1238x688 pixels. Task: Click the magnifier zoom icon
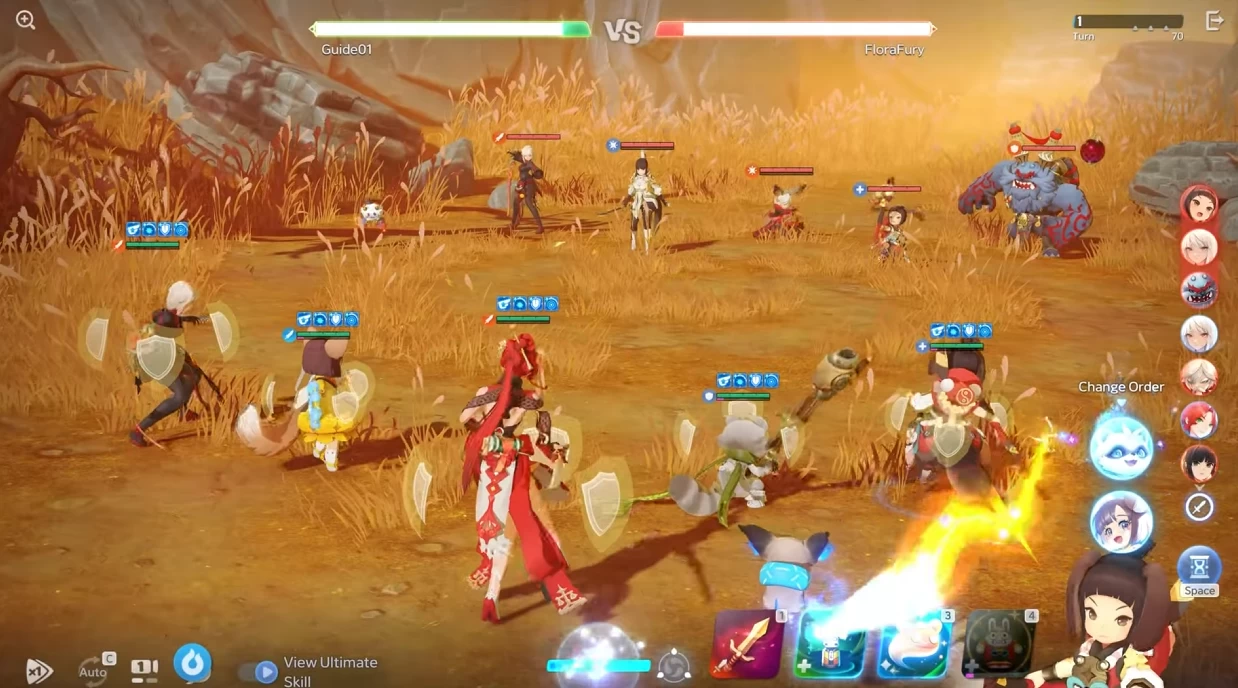click(x=25, y=20)
